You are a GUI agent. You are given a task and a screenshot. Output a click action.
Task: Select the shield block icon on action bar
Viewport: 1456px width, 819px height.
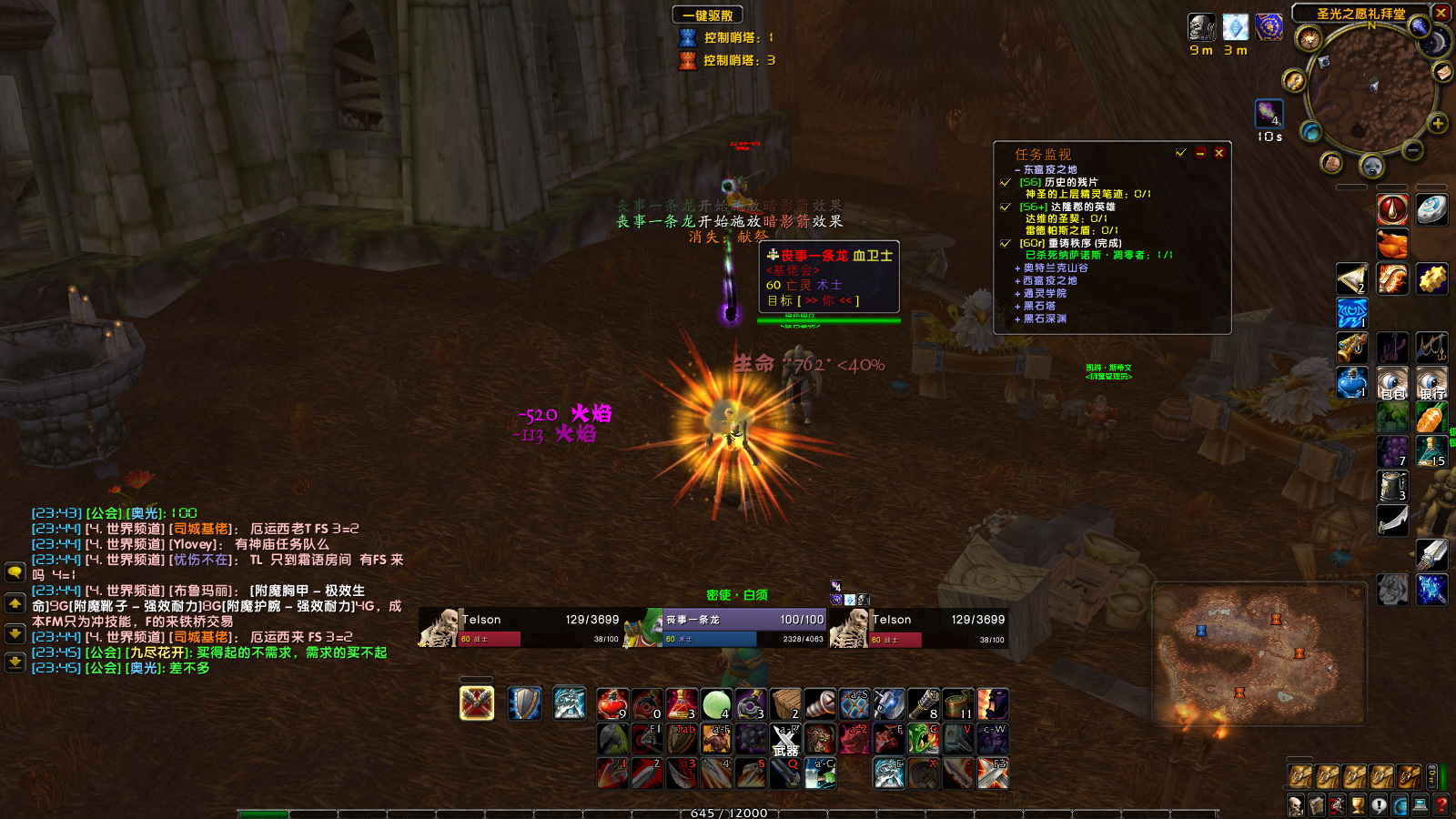click(x=522, y=703)
